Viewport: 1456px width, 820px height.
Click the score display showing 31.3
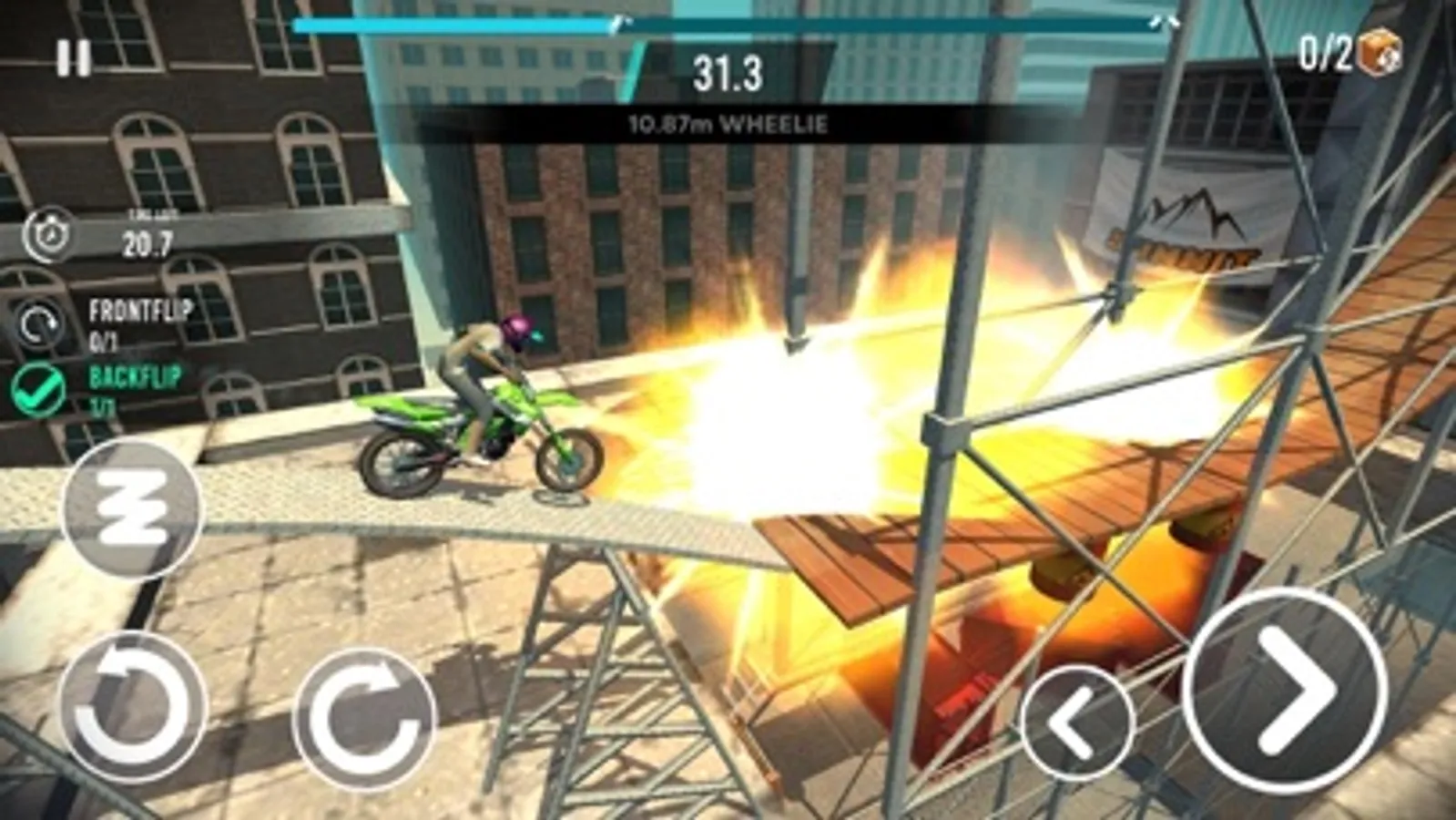(724, 73)
